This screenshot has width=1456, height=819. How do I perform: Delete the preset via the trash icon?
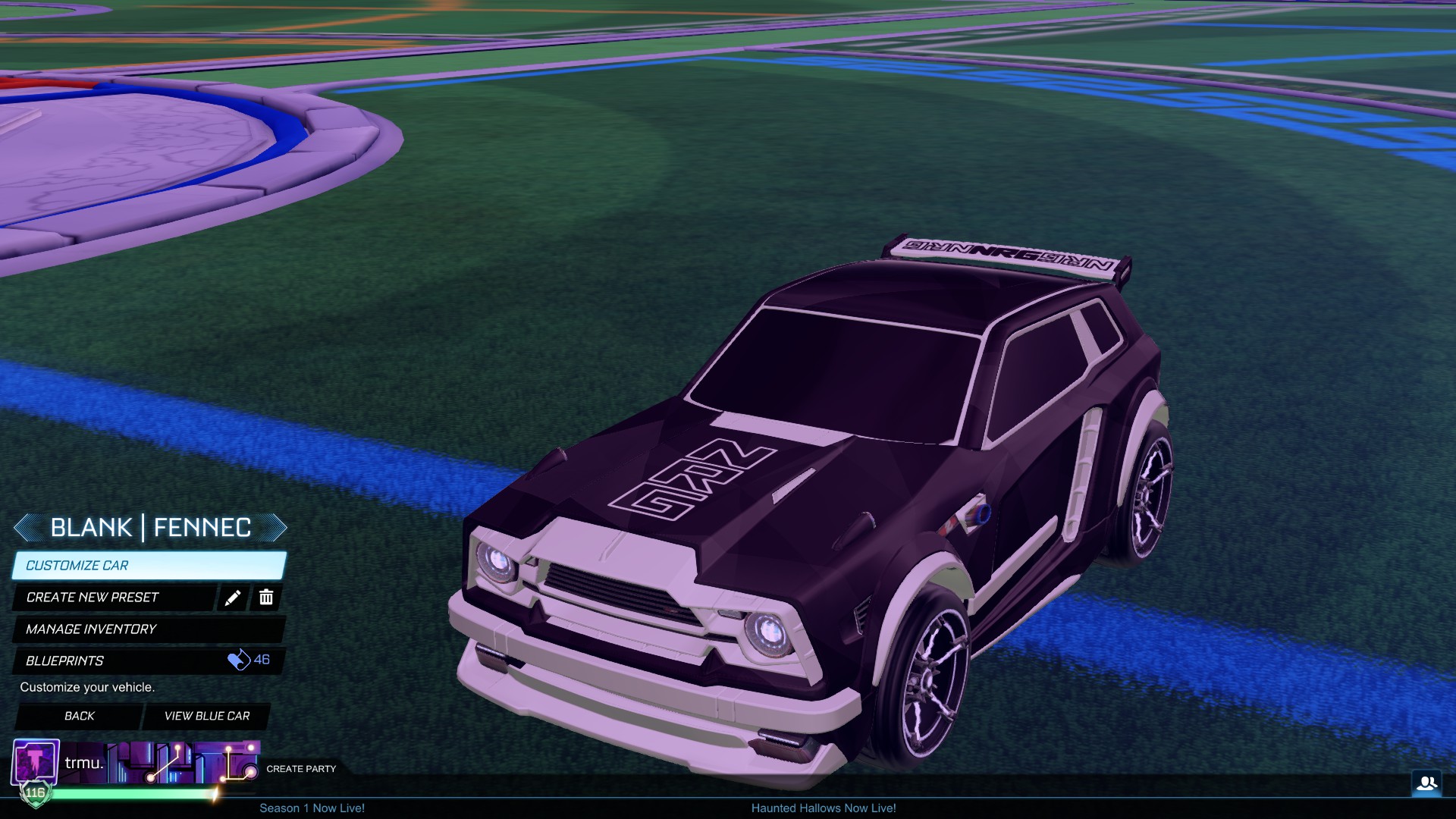[x=266, y=598]
